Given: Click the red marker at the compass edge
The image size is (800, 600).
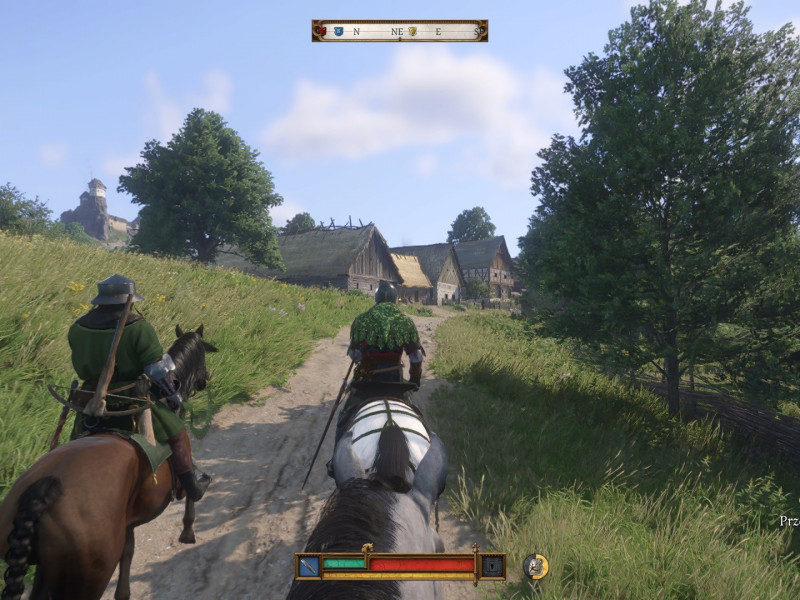Looking at the screenshot, I should (321, 31).
